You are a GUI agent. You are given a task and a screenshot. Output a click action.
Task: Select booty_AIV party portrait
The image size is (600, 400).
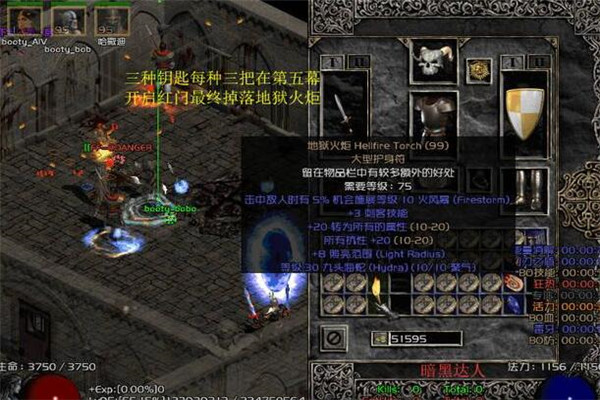(x=29, y=19)
